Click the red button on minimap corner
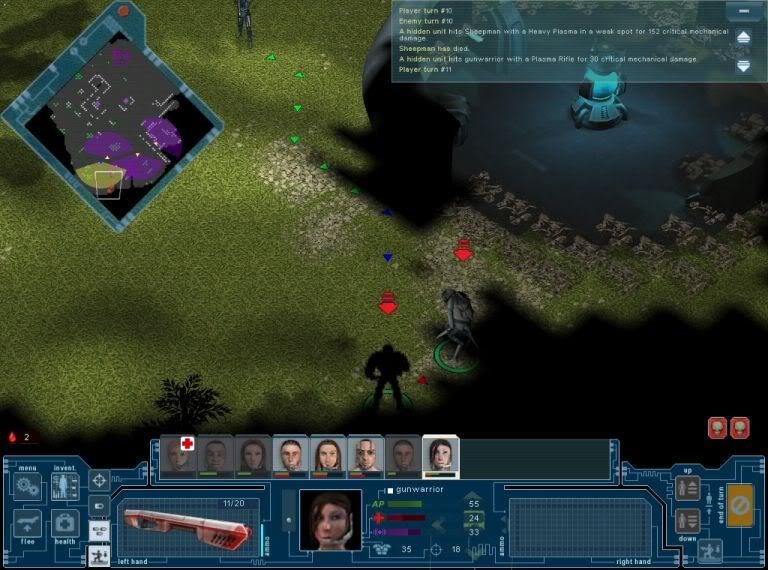The height and width of the screenshot is (570, 768). tap(124, 11)
